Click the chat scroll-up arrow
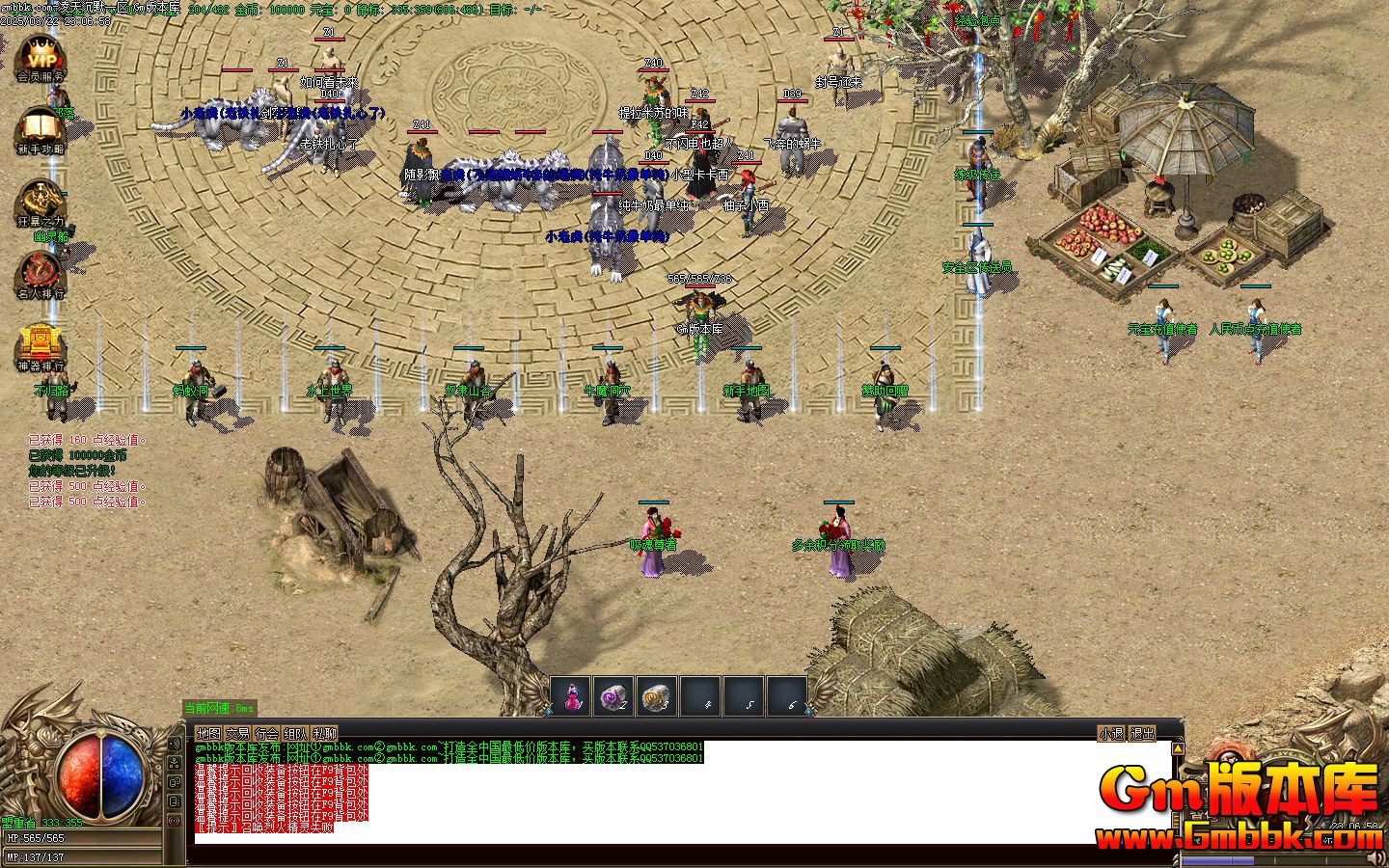1389x868 pixels. tap(1177, 748)
